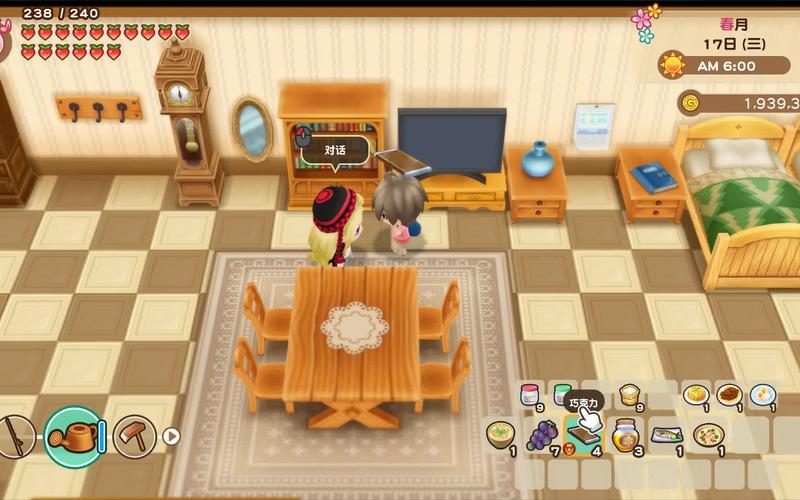Choose the pizza dish slot
This screenshot has width=800, height=500.
pyautogui.click(x=708, y=435)
